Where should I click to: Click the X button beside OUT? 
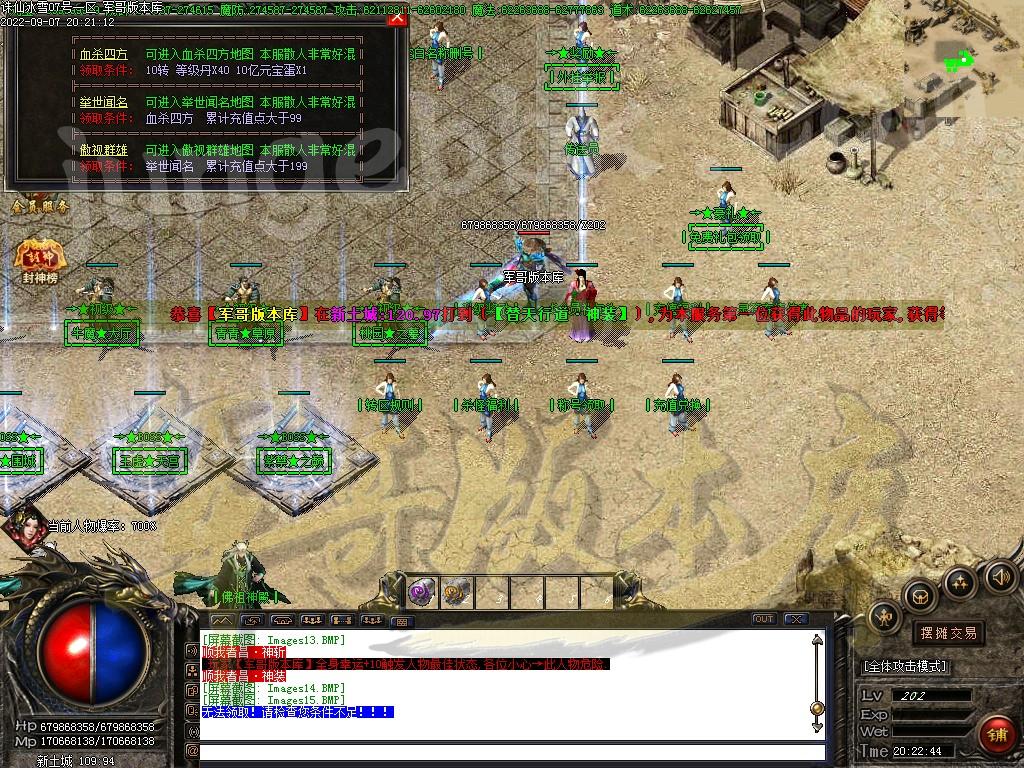click(795, 619)
